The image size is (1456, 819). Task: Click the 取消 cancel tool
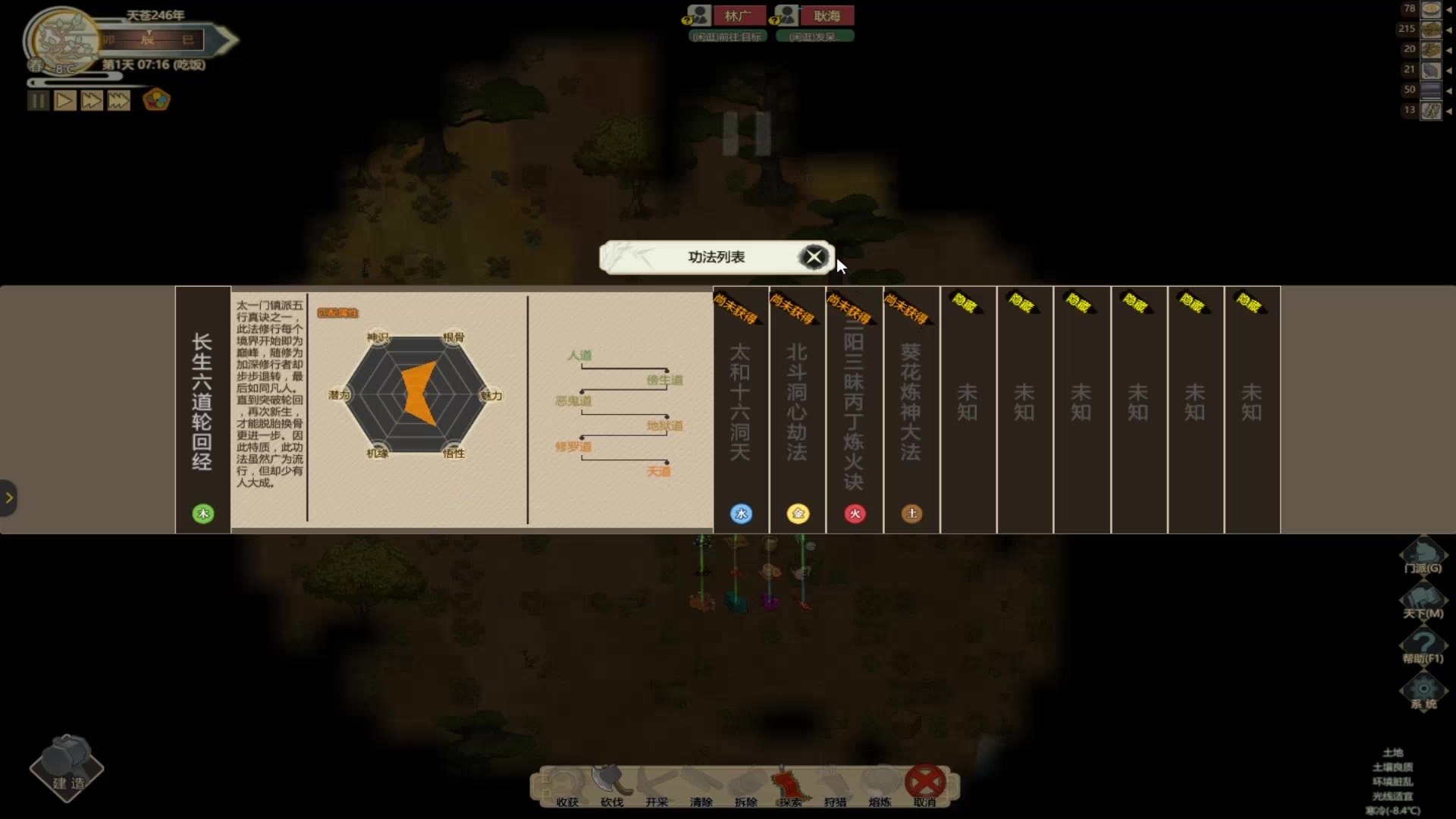coord(925,786)
